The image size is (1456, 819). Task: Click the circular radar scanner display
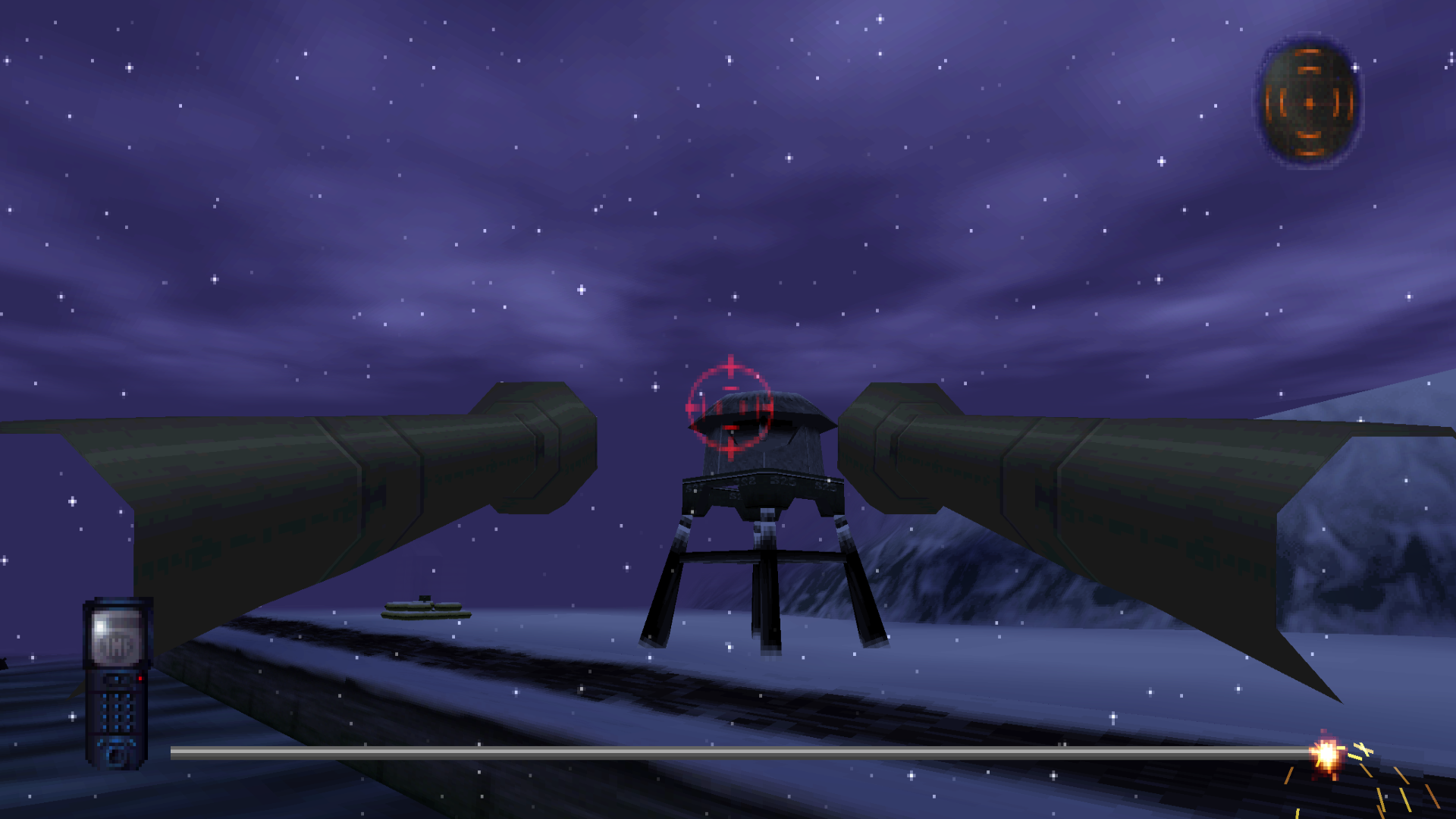pos(1309,102)
